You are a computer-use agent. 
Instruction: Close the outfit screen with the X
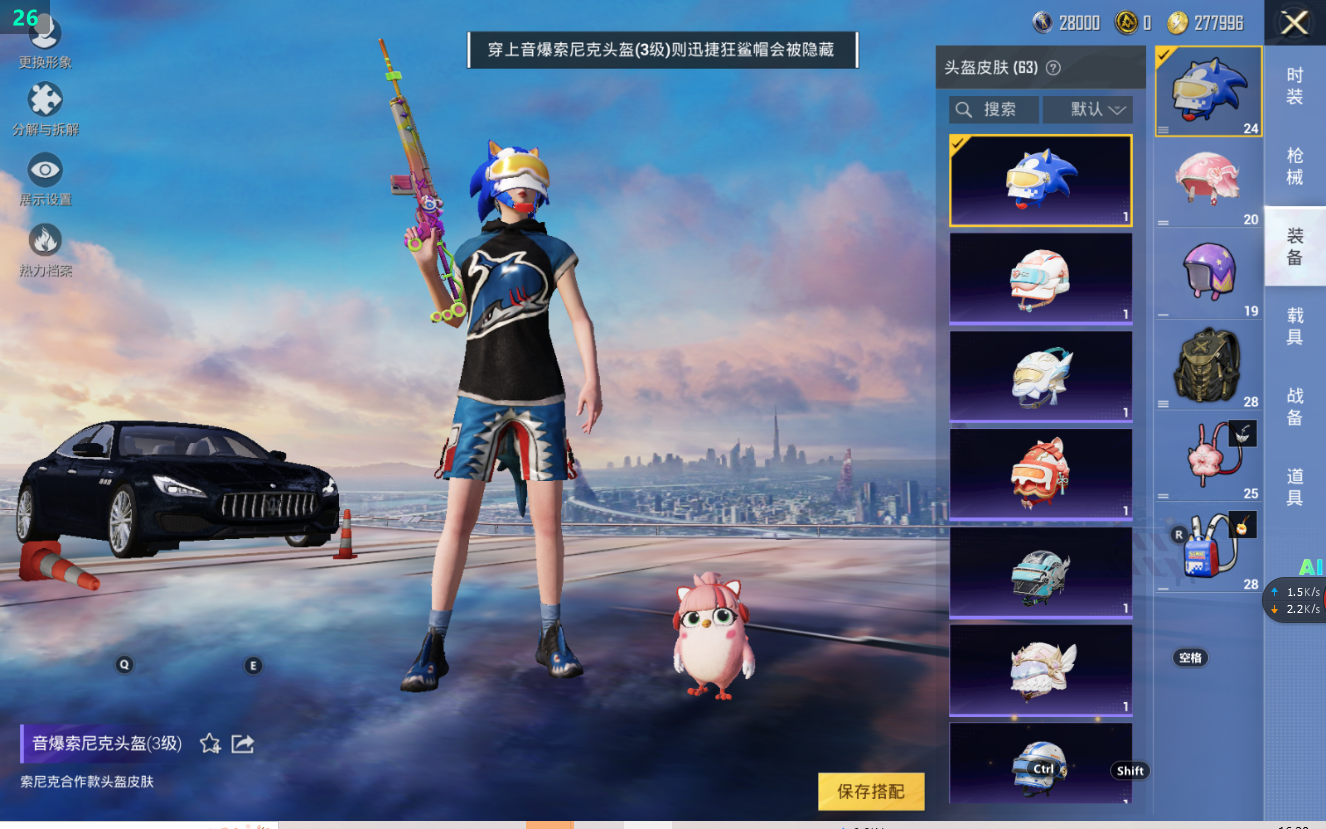[x=1294, y=23]
